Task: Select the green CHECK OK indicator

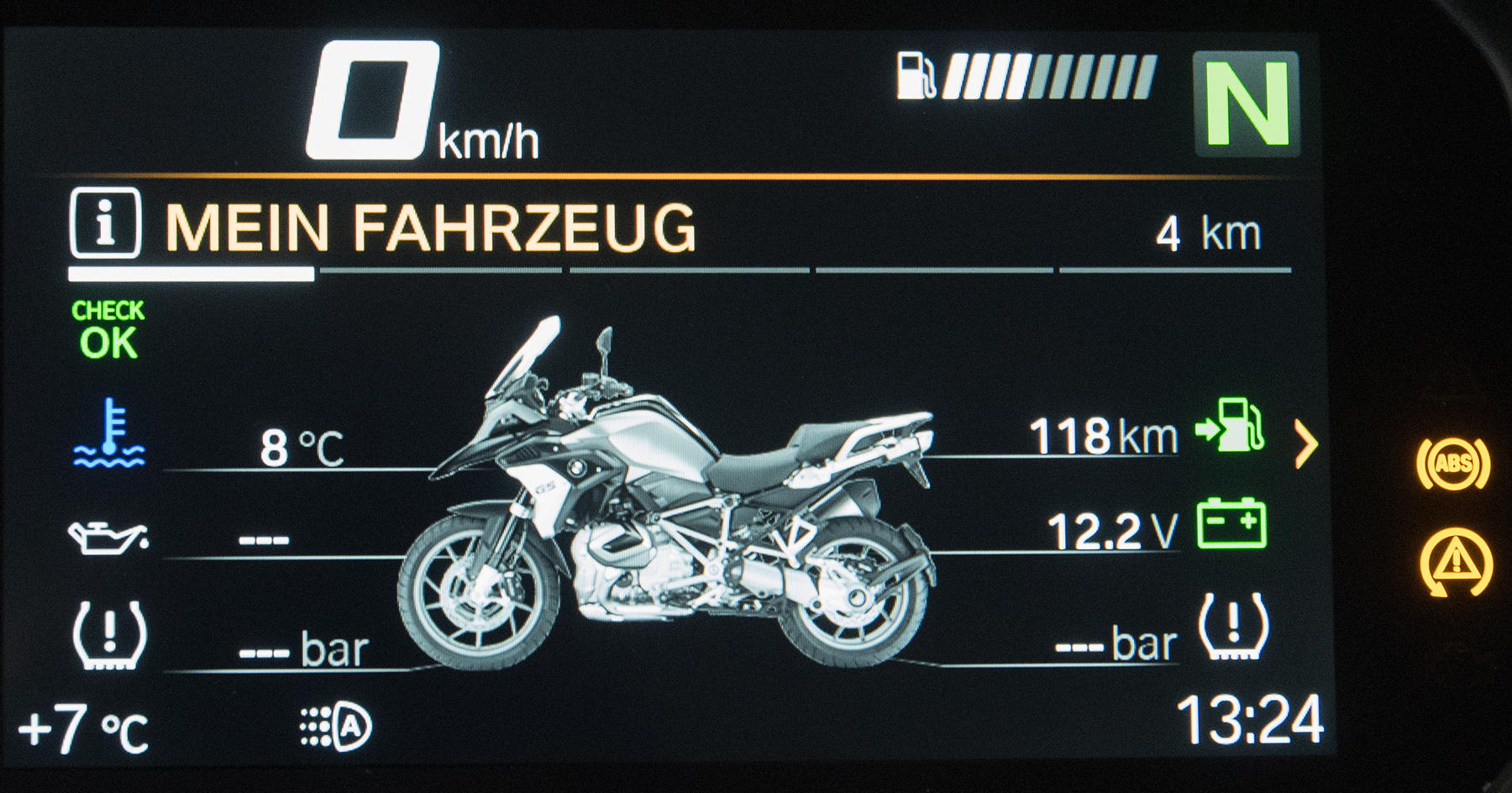Action: click(x=108, y=330)
